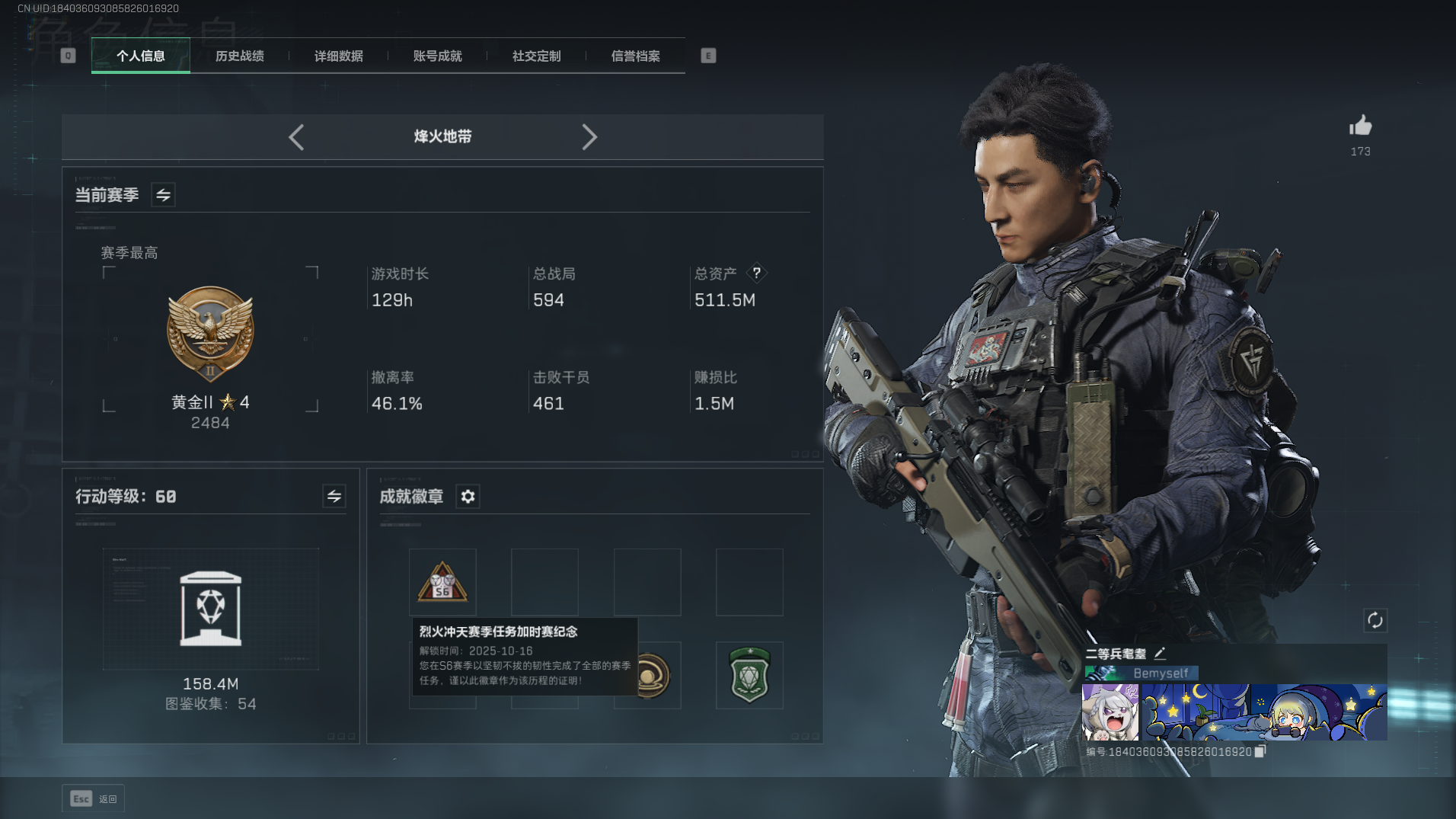Click the left arrow beside 烽火地带
The image size is (1456, 819).
[296, 137]
